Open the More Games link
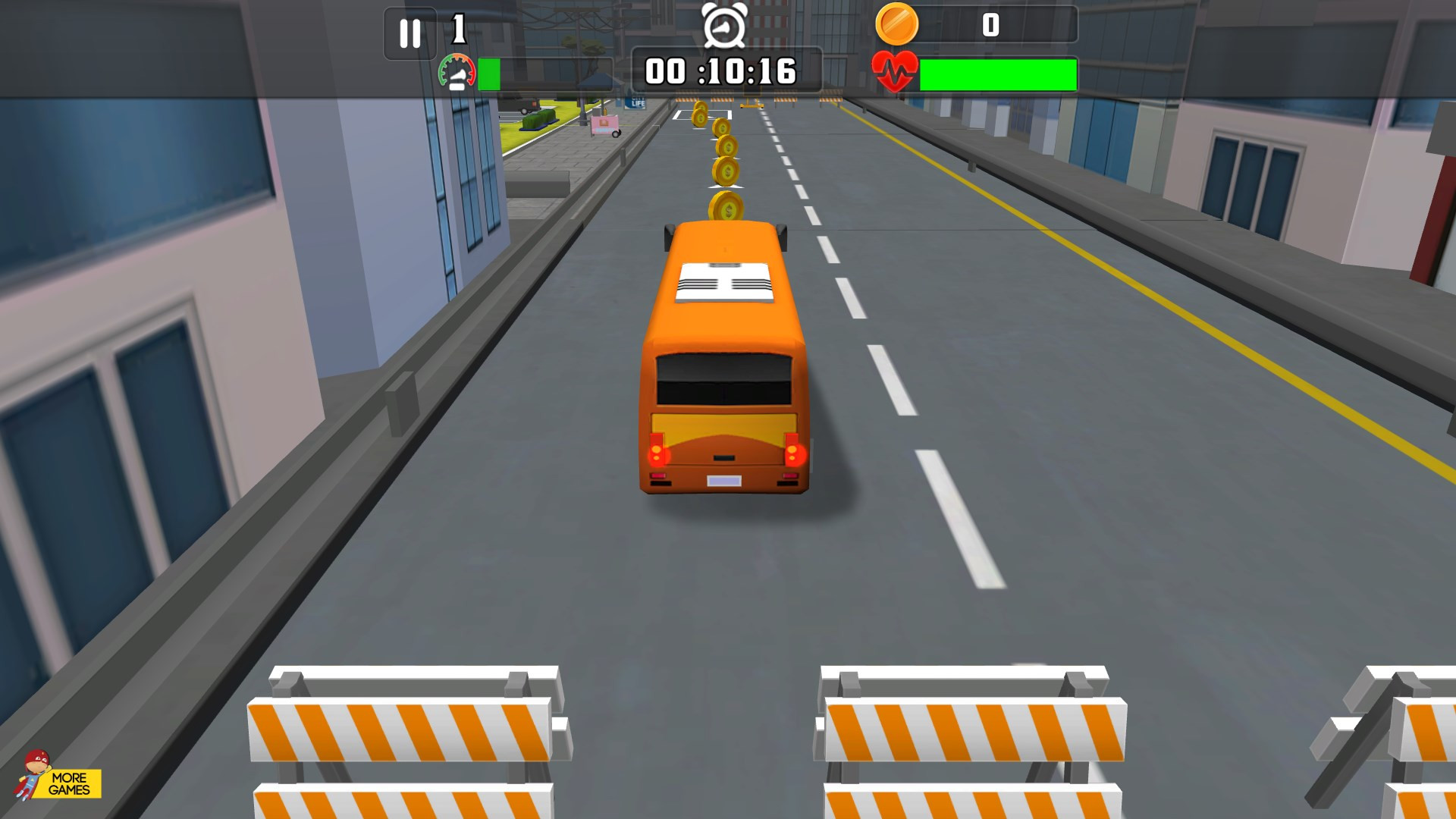1456x819 pixels. (x=59, y=777)
